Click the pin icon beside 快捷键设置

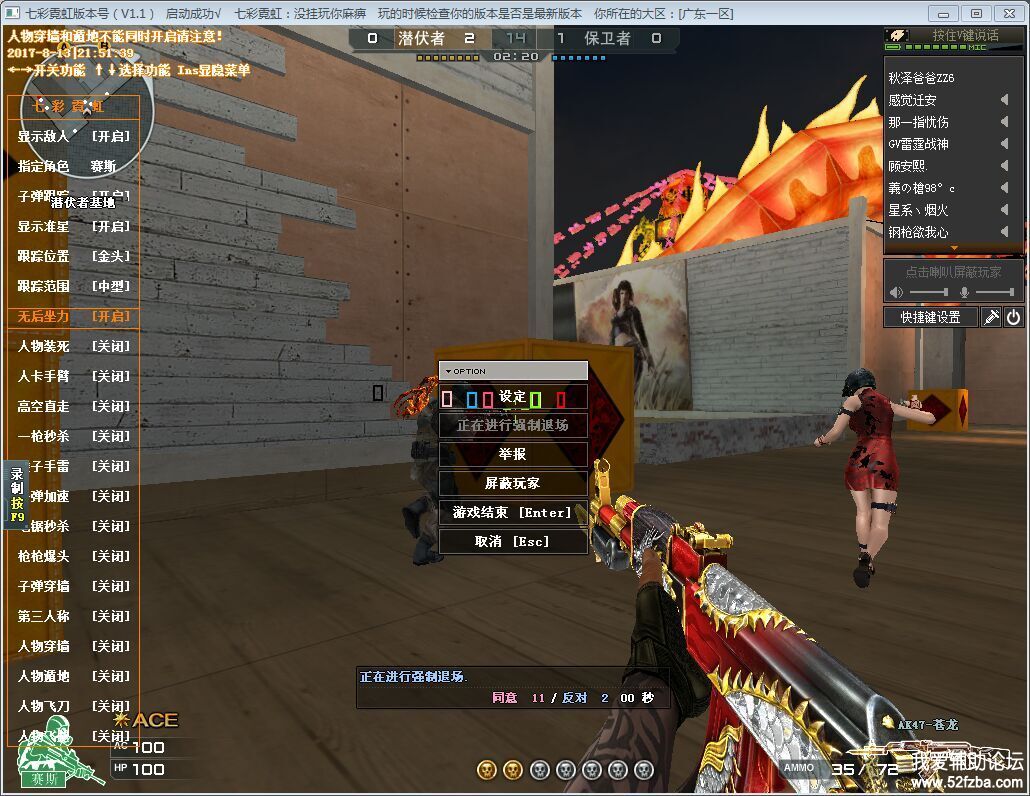pos(991,317)
